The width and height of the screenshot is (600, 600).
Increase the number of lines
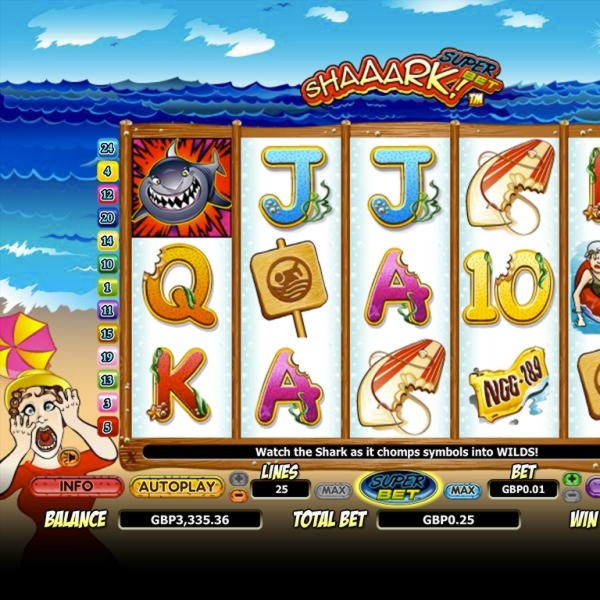coord(239,479)
